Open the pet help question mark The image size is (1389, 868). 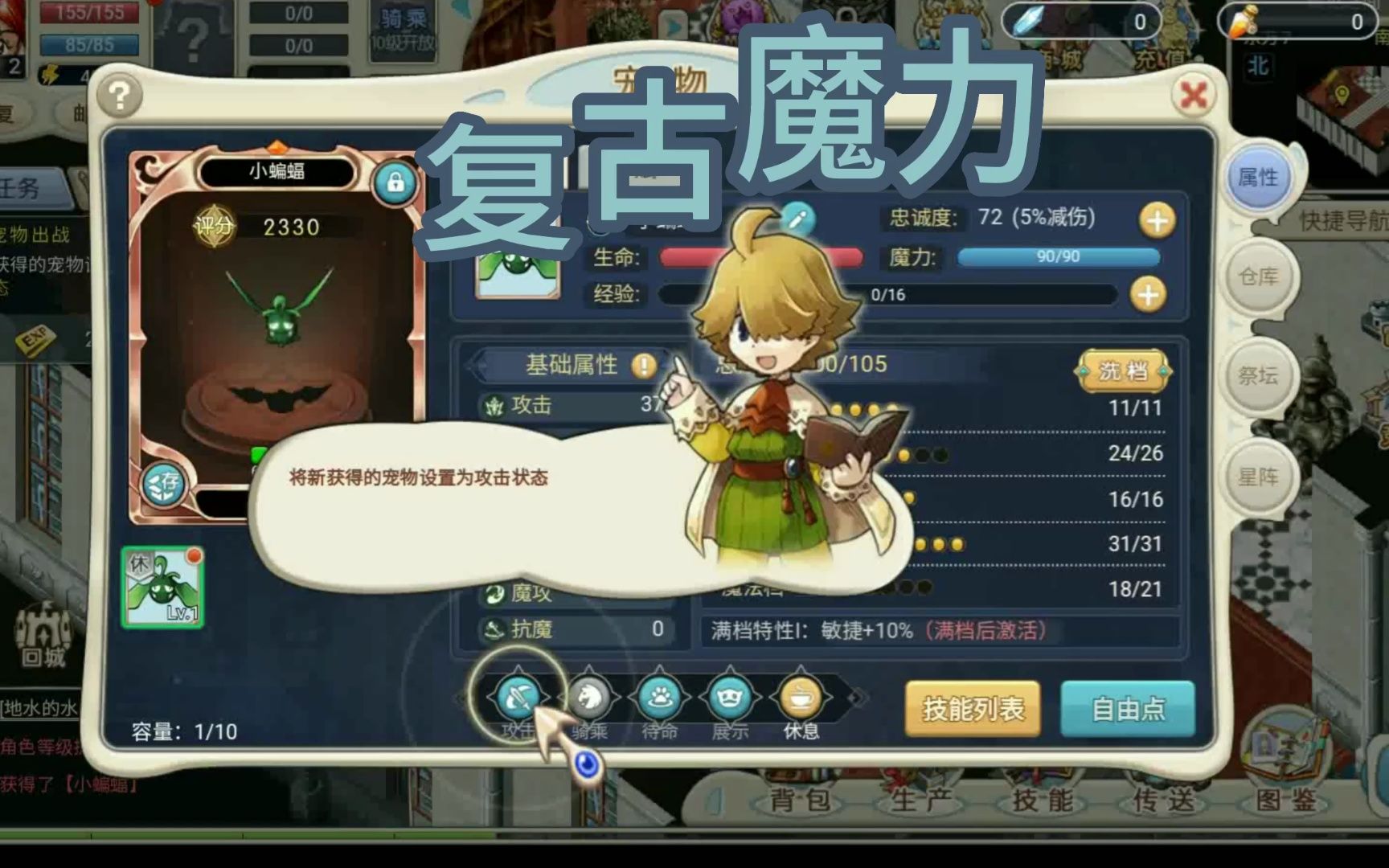pos(120,96)
